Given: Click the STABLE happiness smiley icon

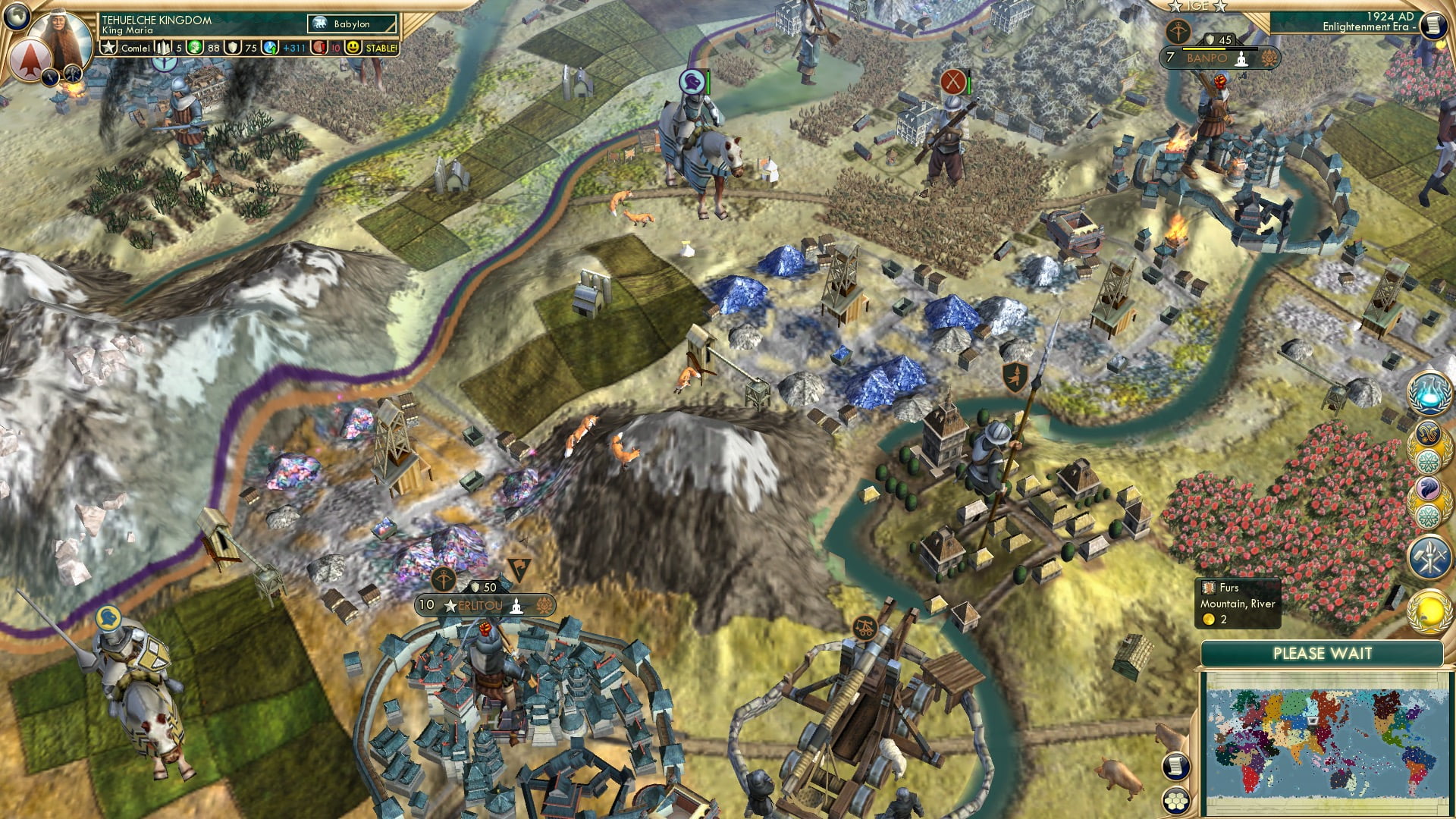Looking at the screenshot, I should click(x=355, y=49).
